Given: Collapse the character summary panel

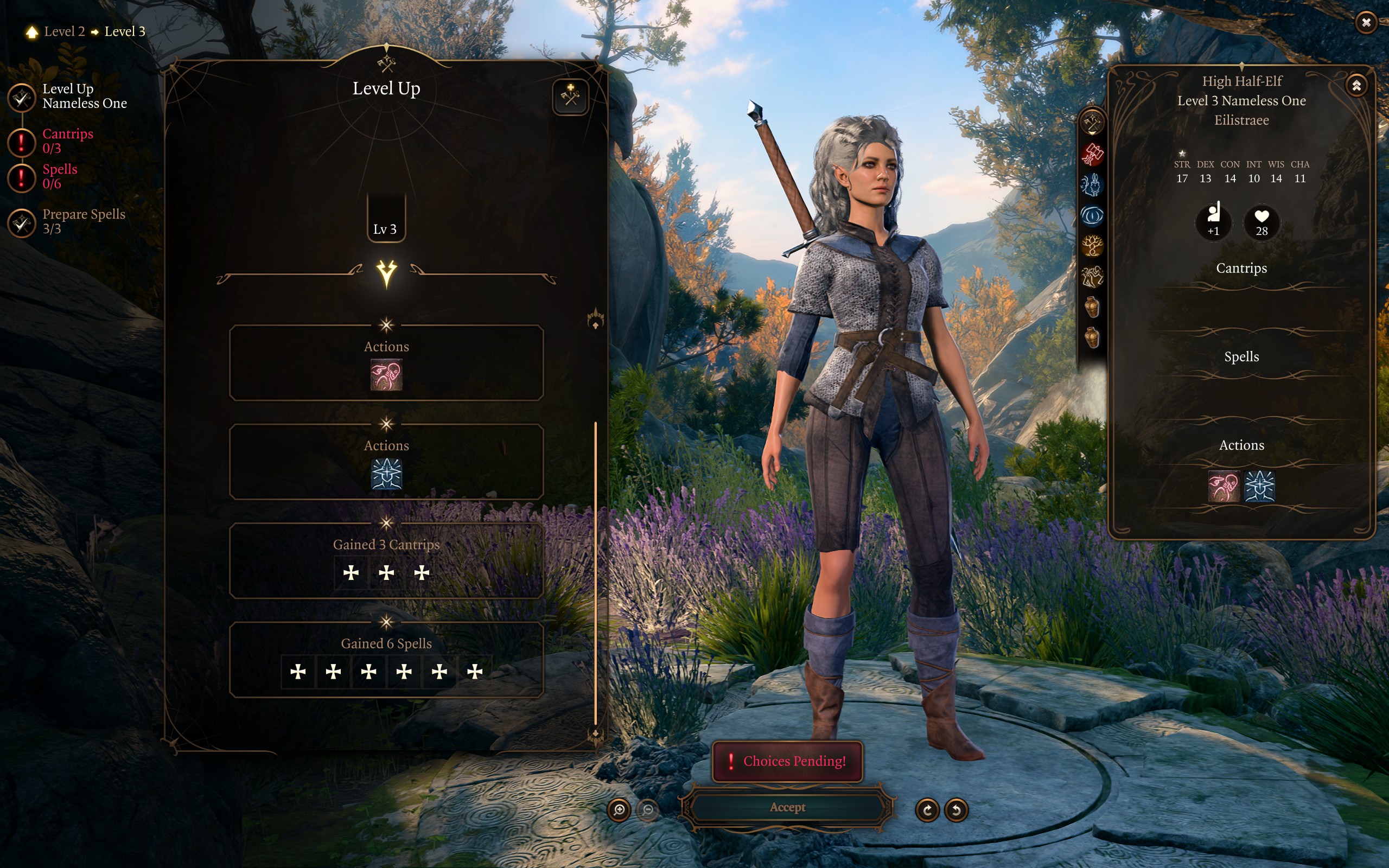Looking at the screenshot, I should [1356, 86].
